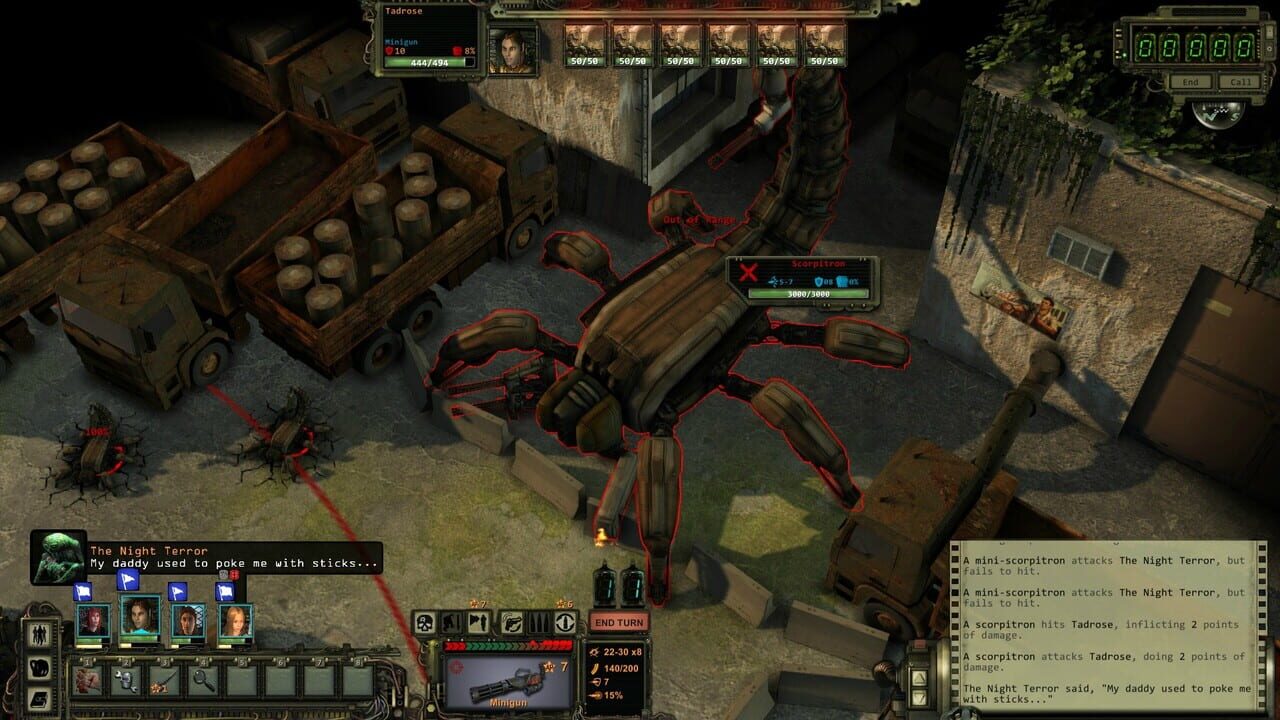
Task: Click the run and evade combat icon
Action: 479,623
